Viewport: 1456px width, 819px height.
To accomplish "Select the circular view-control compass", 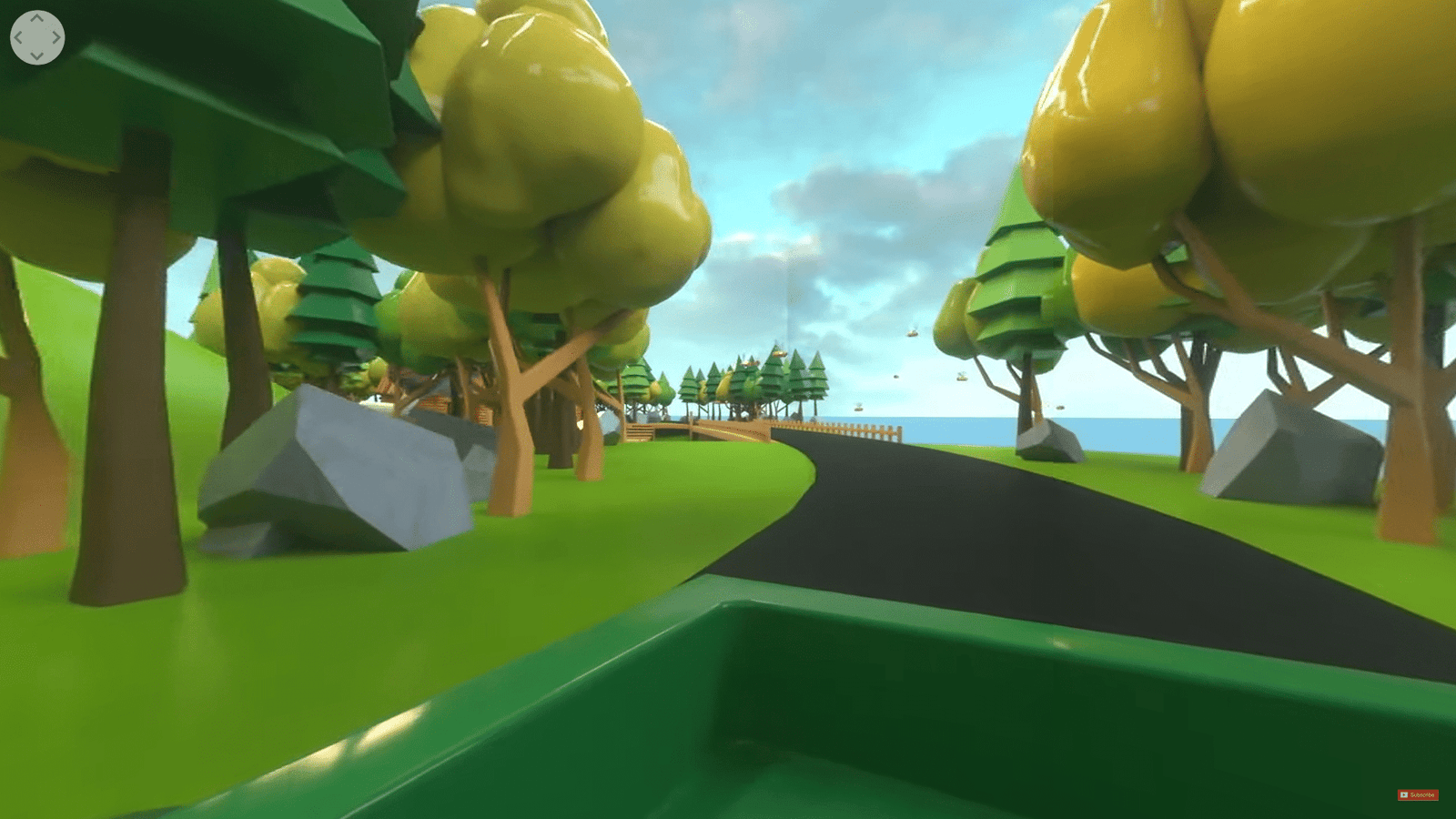I will [36, 36].
